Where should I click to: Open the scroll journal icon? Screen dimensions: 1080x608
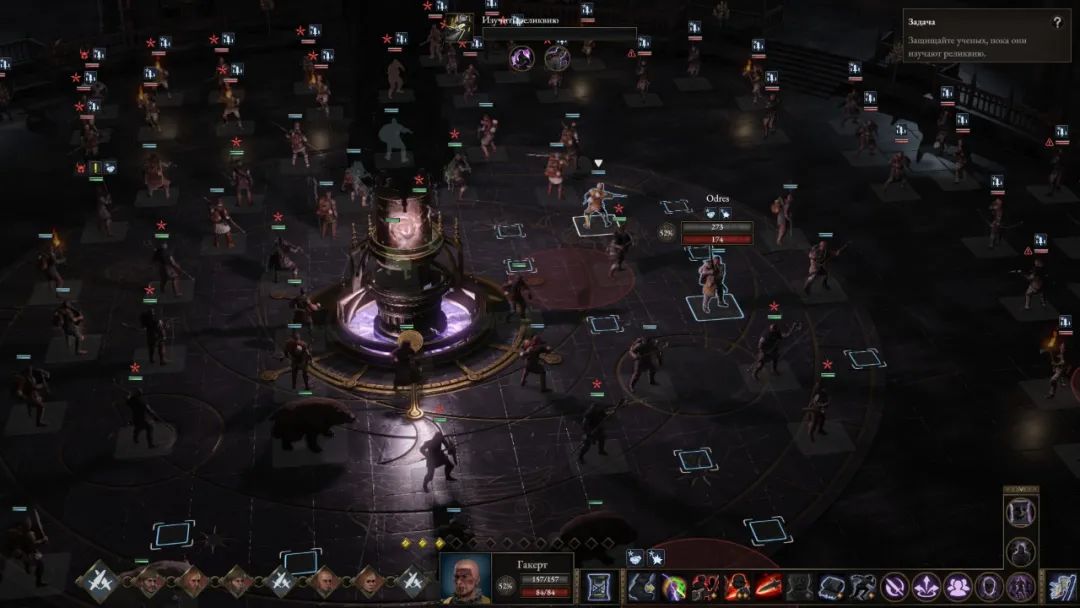(600, 586)
